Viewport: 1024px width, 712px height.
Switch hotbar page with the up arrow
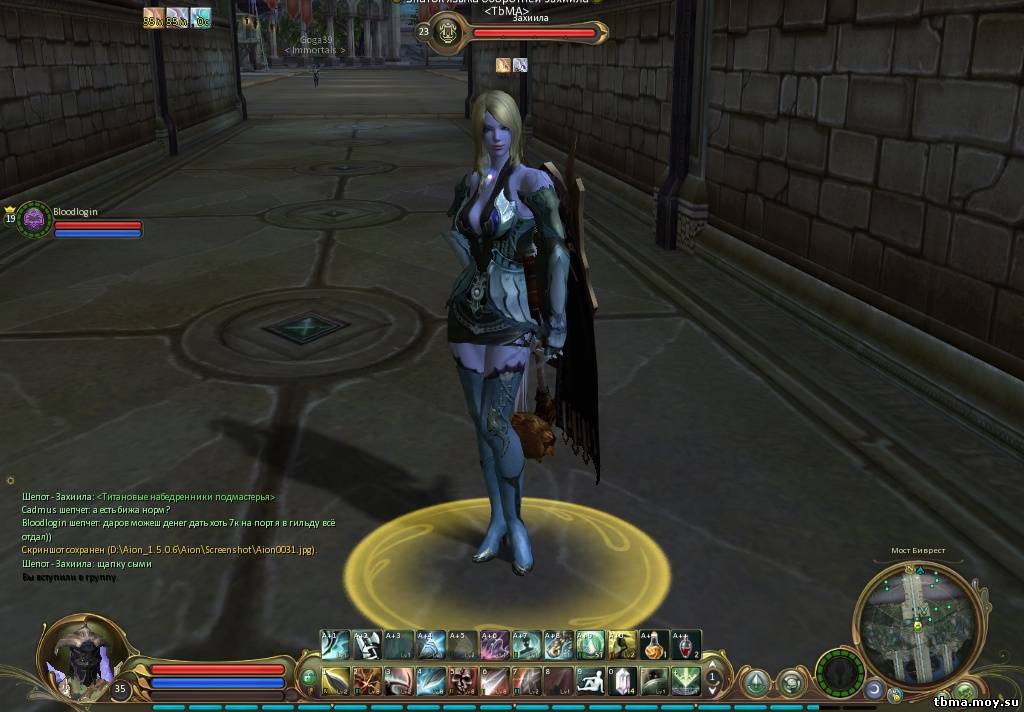click(x=713, y=664)
